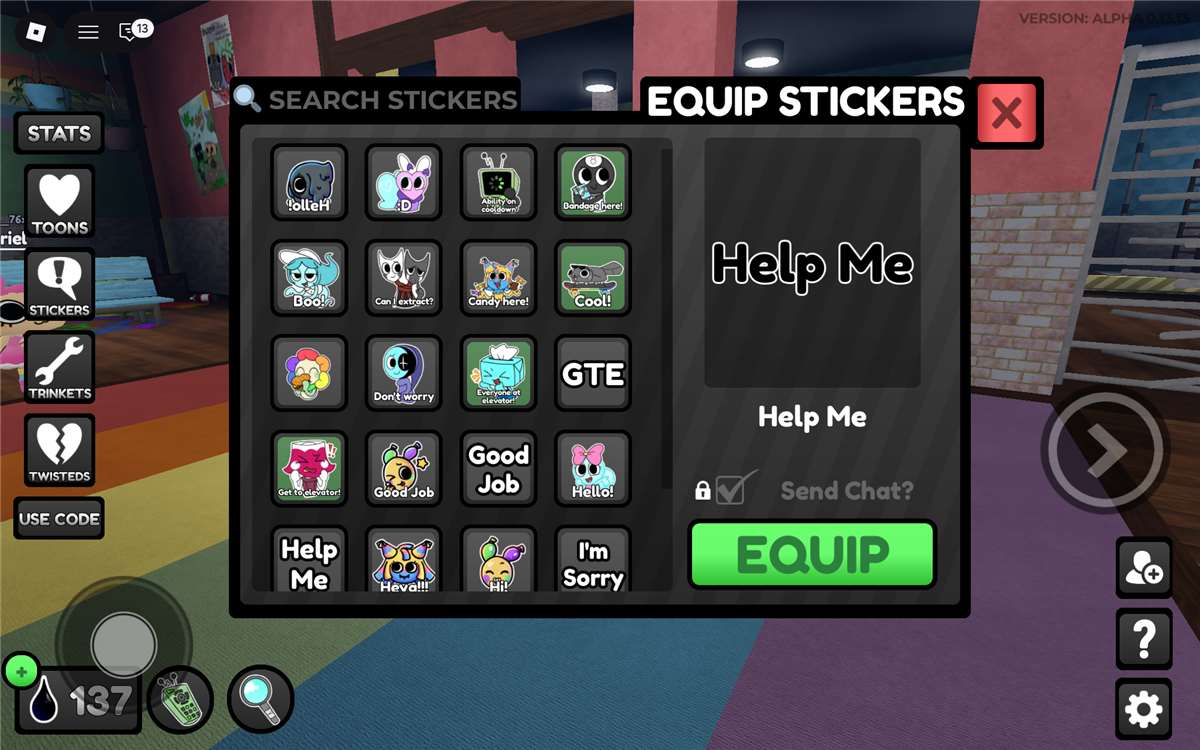Viewport: 1200px width, 750px height.
Task: Select the Bandage here! sticker
Action: click(593, 183)
